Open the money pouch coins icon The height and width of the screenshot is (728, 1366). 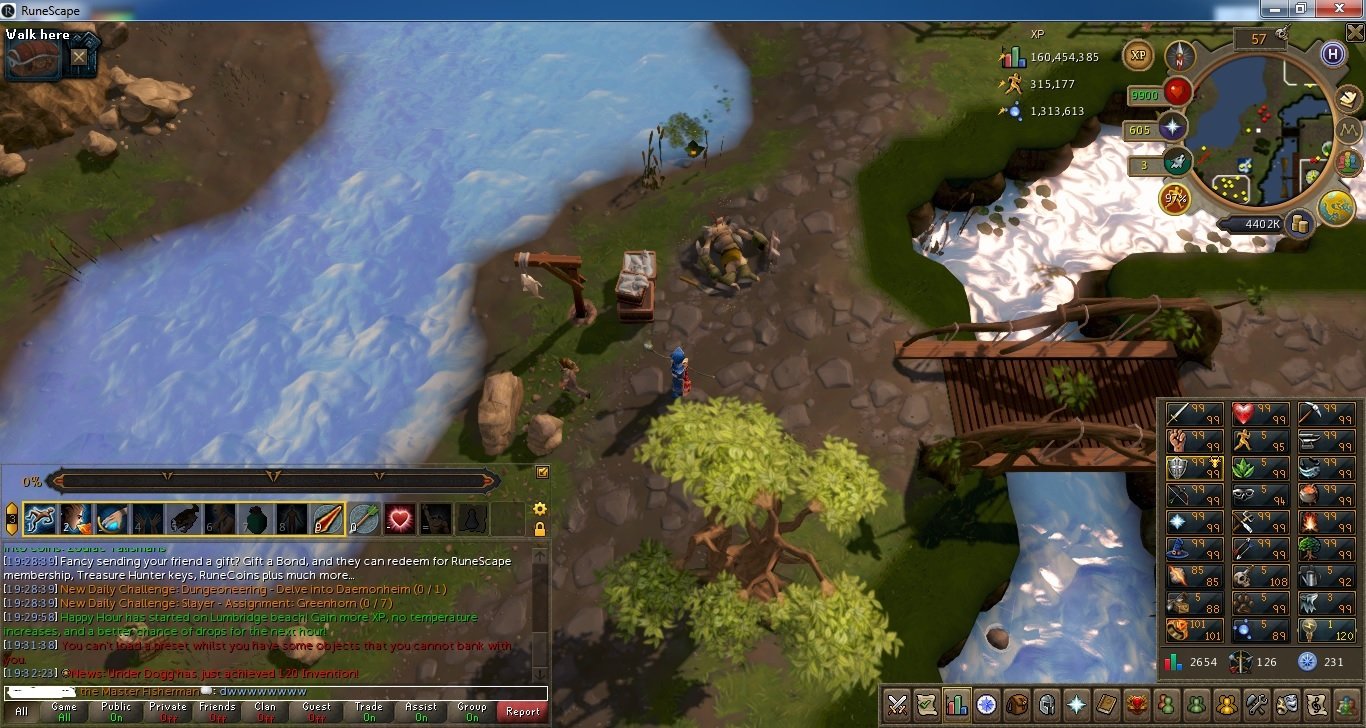pyautogui.click(x=1299, y=224)
